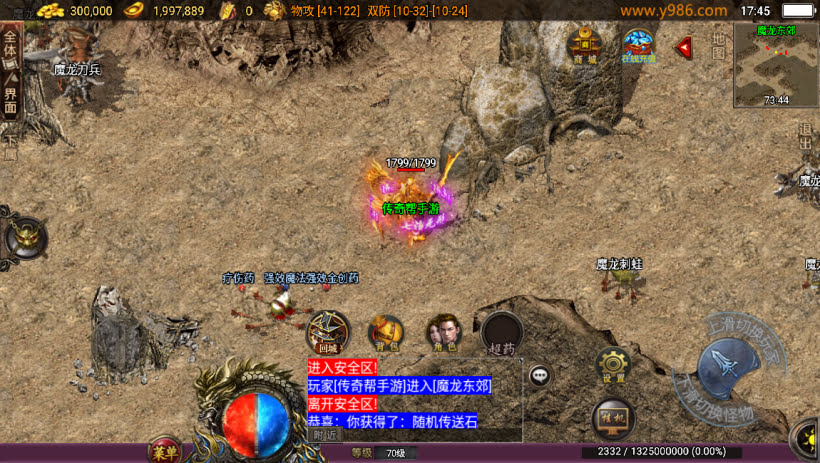Use the 回城 return-to-town button

[328, 332]
